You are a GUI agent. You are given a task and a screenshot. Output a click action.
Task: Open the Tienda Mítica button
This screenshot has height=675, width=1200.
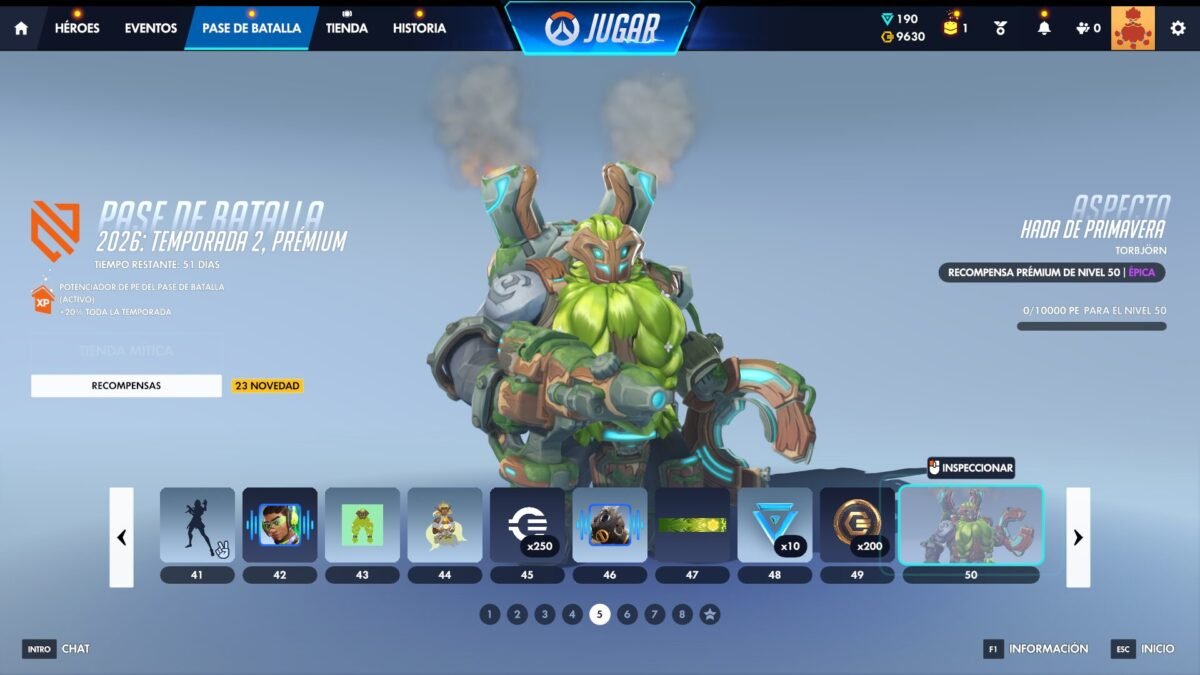pos(126,351)
